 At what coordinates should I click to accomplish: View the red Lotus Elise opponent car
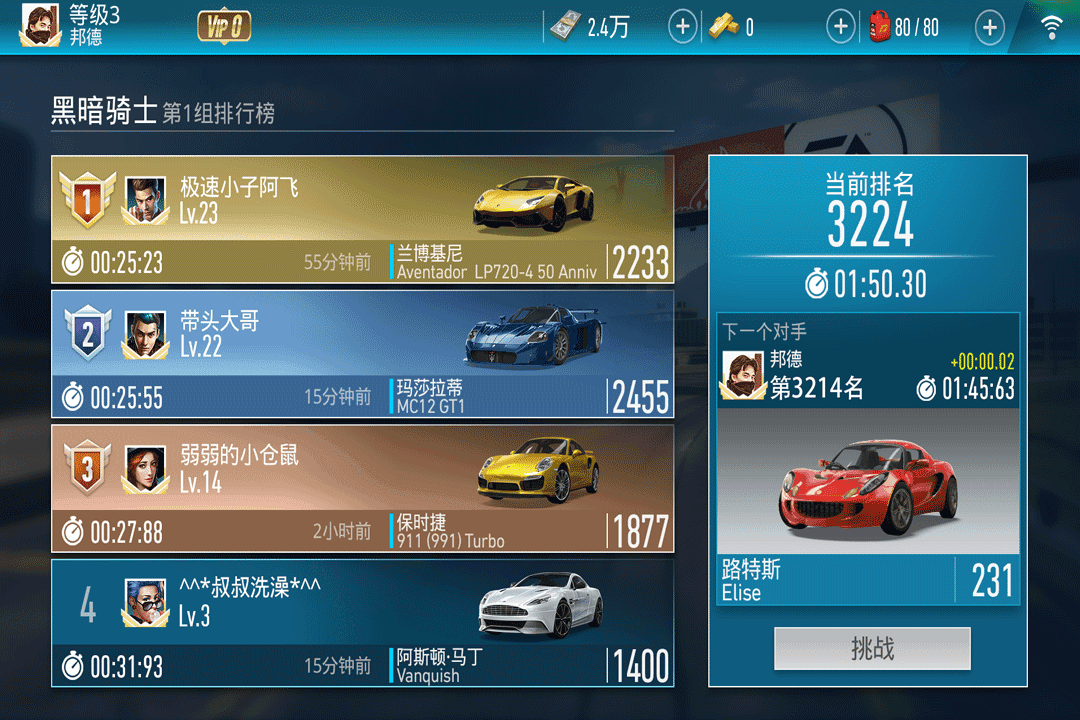click(x=868, y=484)
